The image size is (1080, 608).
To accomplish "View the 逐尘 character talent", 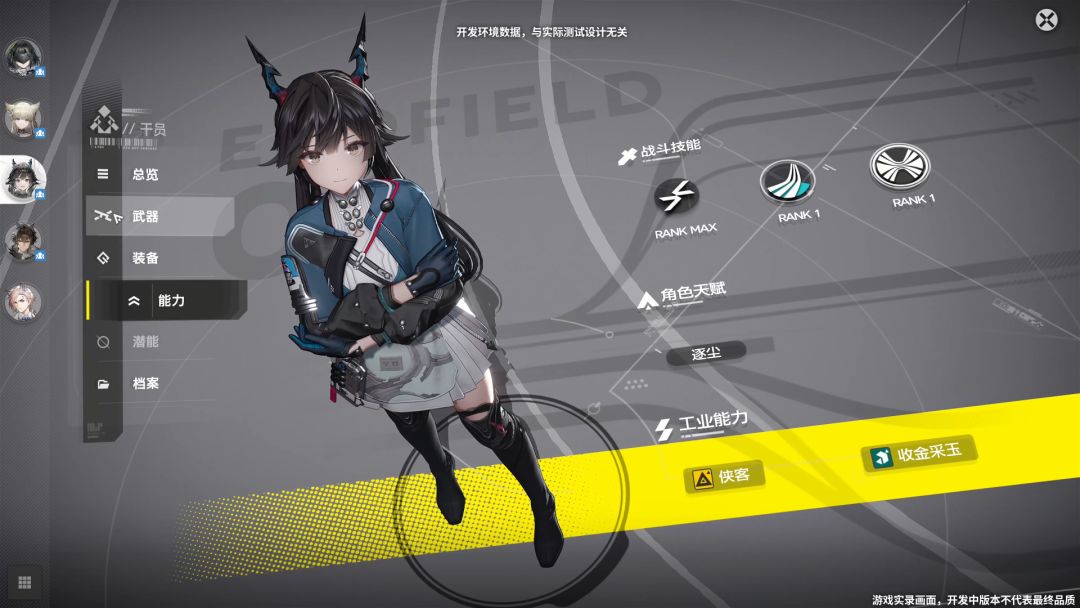I will click(706, 354).
